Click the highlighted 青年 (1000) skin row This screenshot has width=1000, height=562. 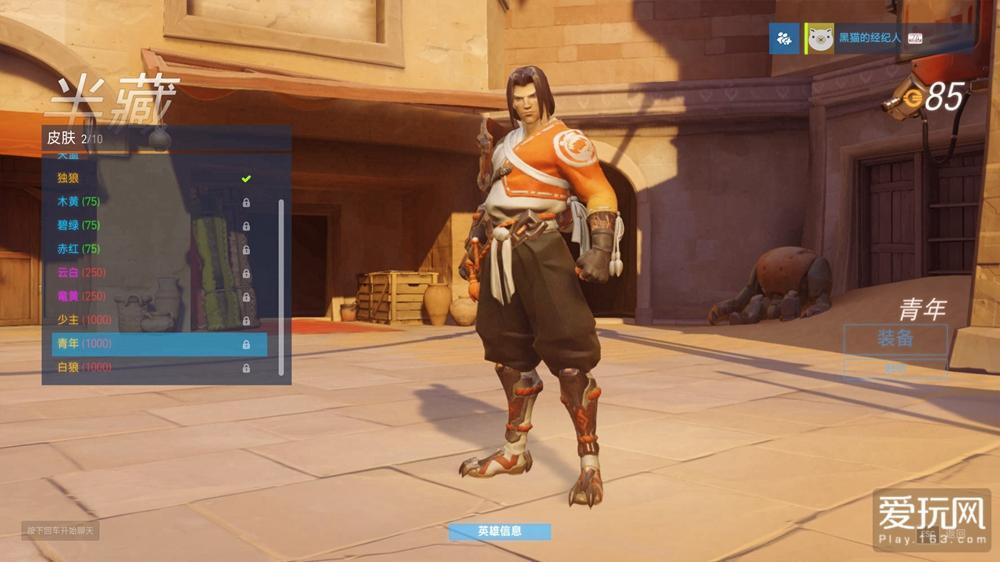160,344
